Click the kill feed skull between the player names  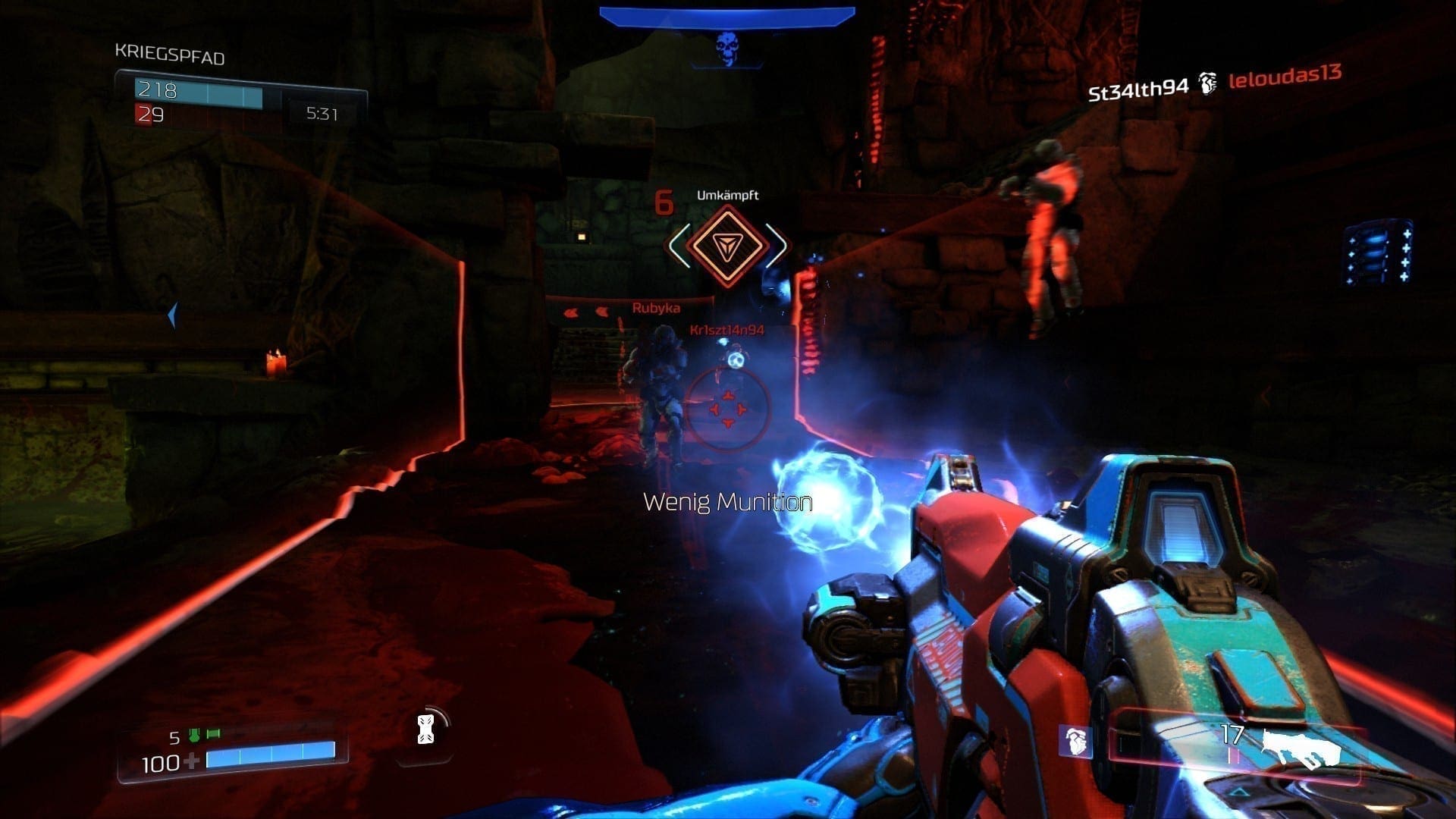point(1207,83)
